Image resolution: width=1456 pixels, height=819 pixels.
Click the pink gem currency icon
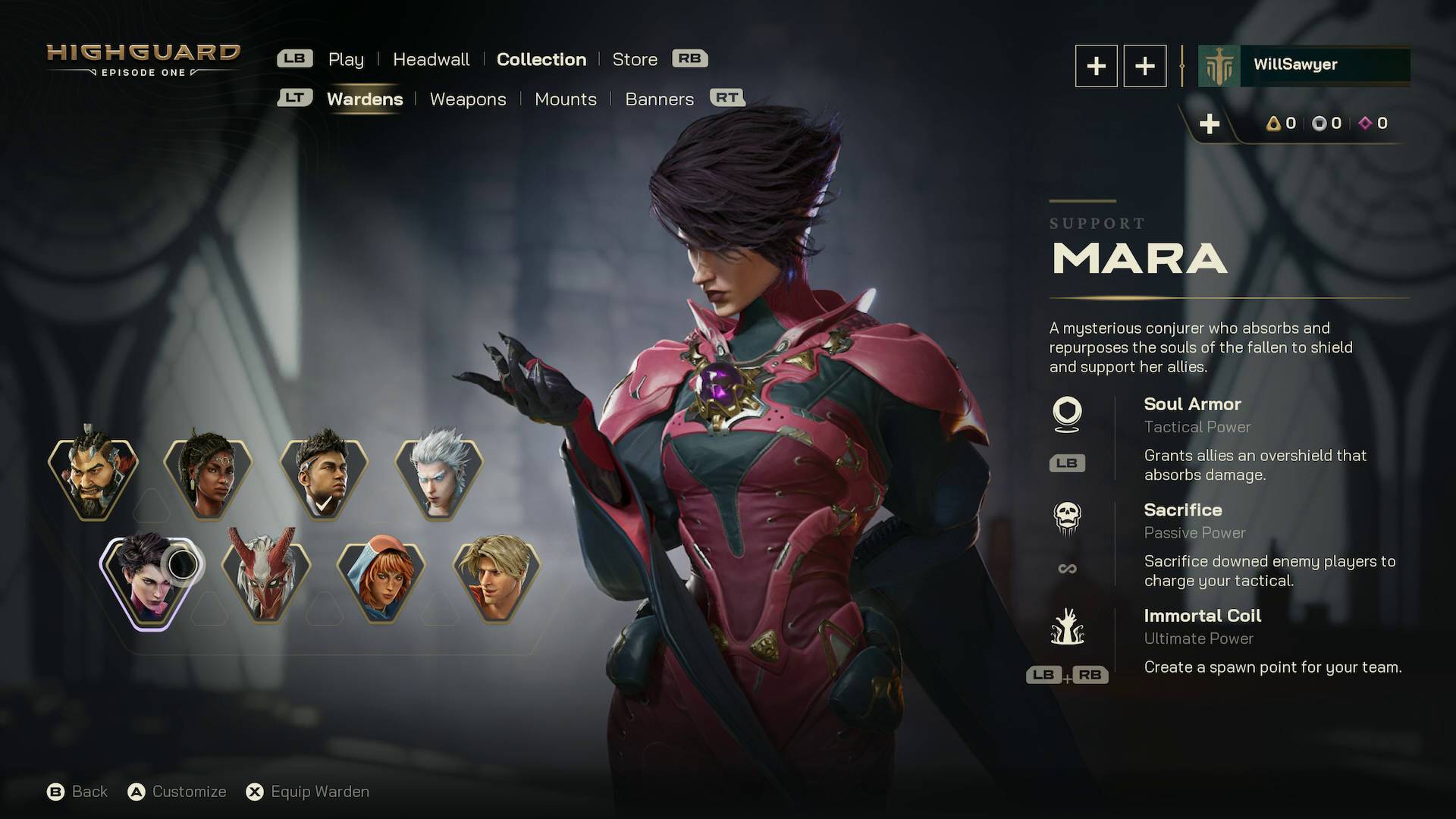1364,123
